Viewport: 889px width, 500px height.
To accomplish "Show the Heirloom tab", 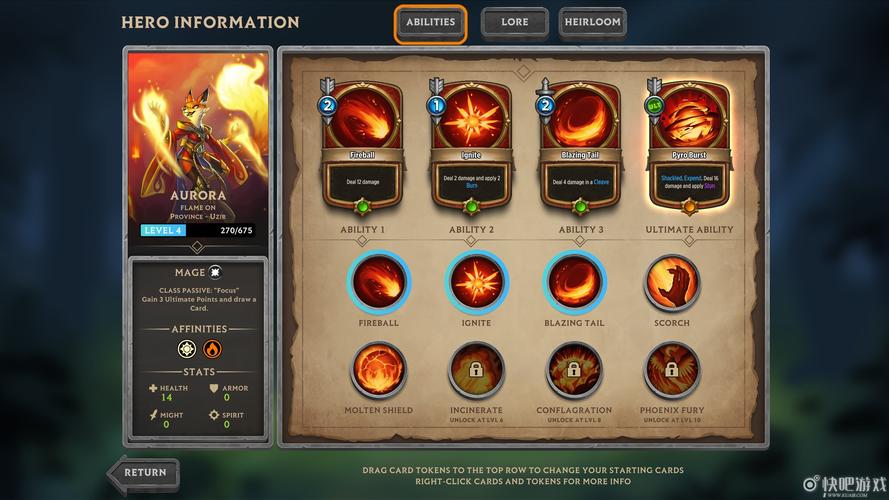I will (x=592, y=23).
